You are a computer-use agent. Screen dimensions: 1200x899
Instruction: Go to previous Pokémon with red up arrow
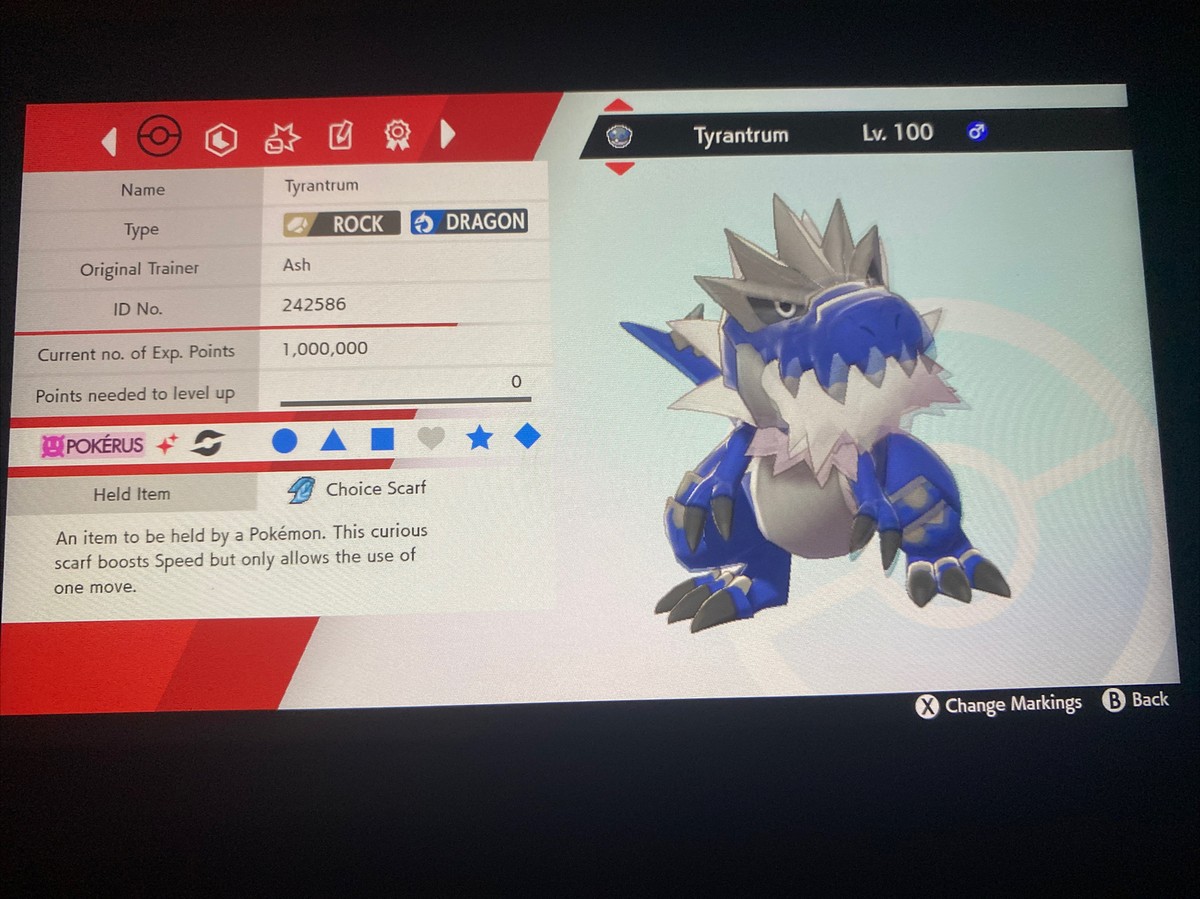coord(619,105)
